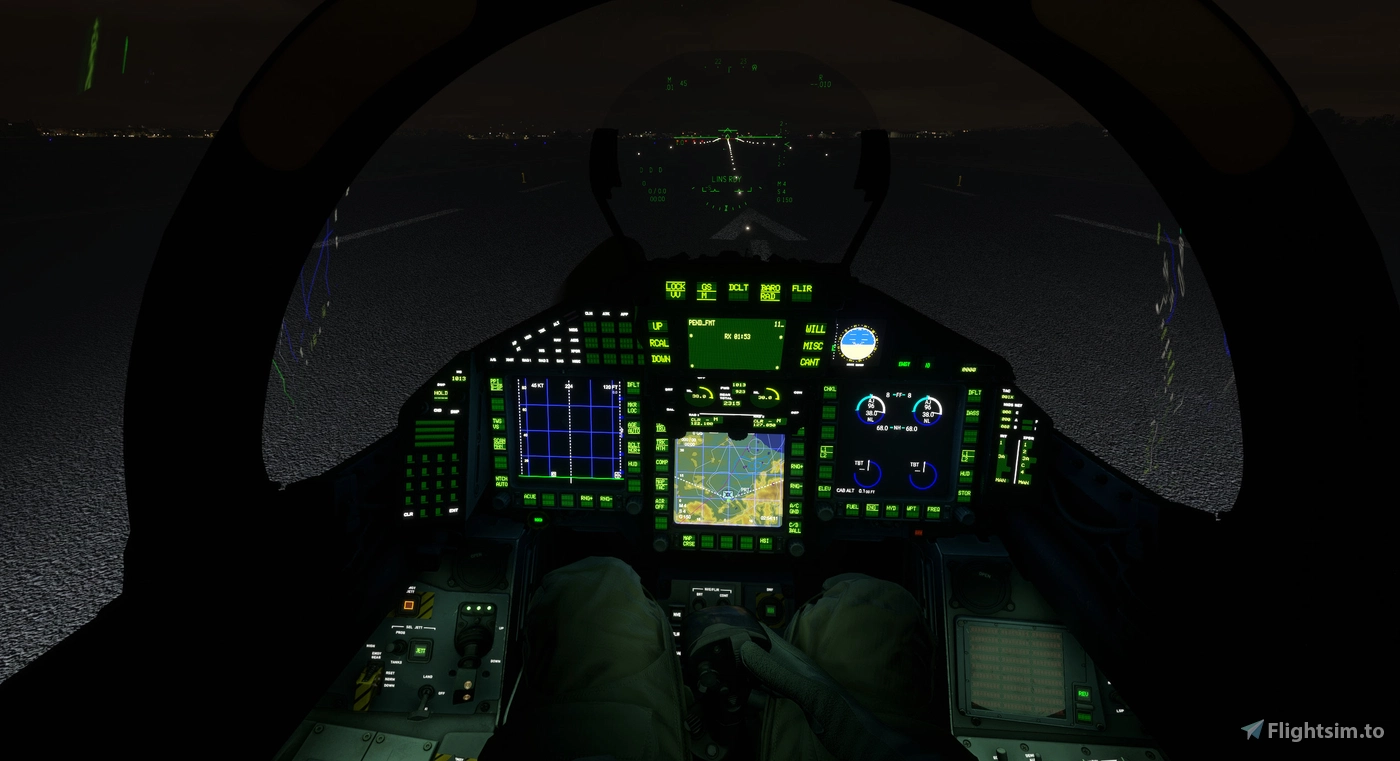This screenshot has width=1400, height=761.
Task: Turn the left MFD brightness knob
Action: click(503, 499)
